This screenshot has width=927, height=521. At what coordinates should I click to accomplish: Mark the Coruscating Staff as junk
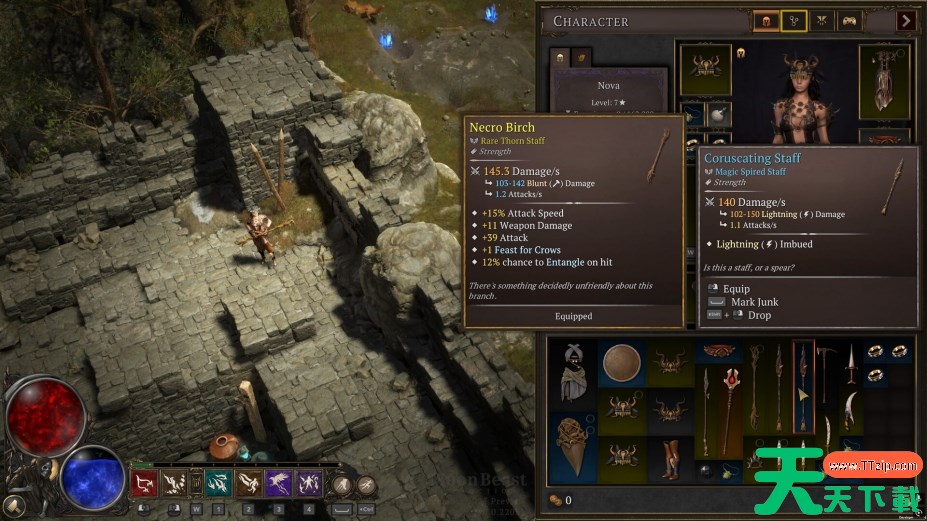coord(755,301)
